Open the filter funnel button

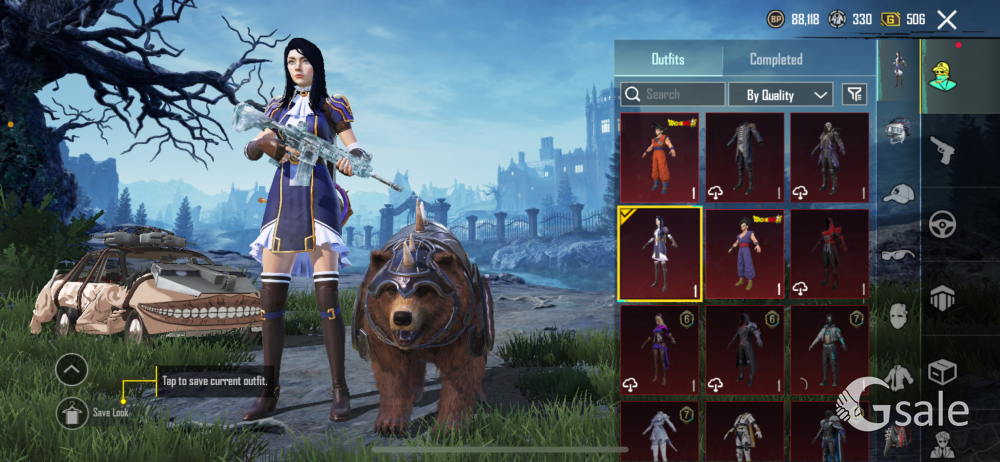click(854, 94)
